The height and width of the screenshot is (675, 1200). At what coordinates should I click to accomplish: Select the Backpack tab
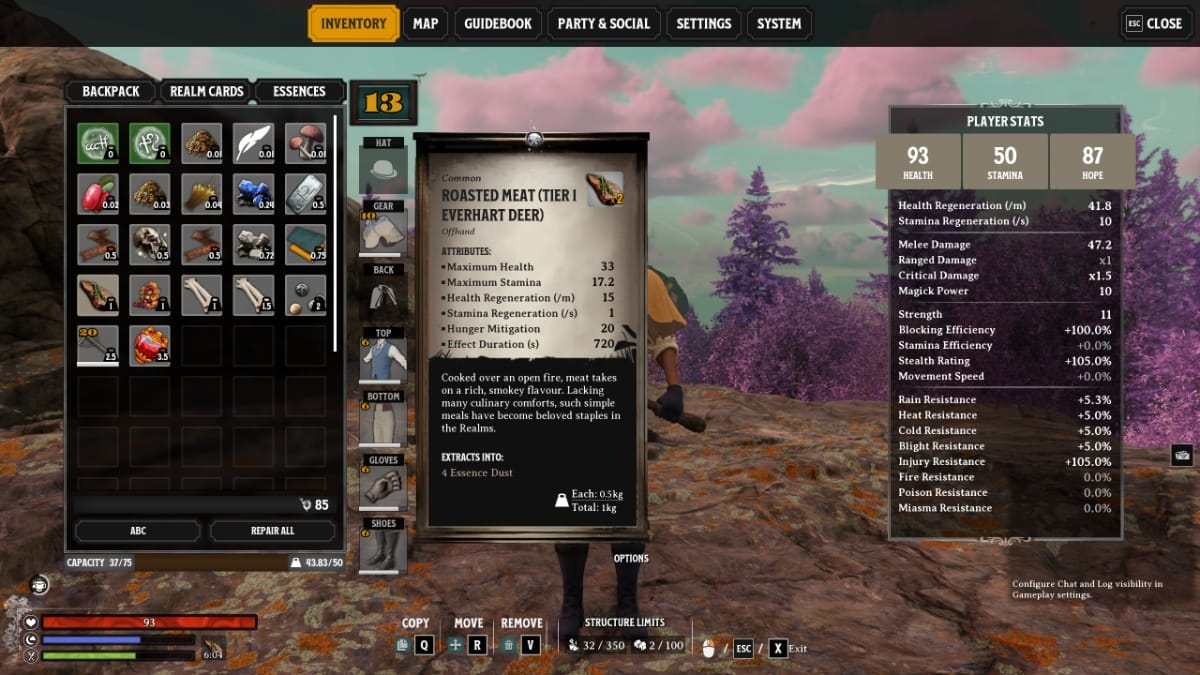pyautogui.click(x=111, y=91)
